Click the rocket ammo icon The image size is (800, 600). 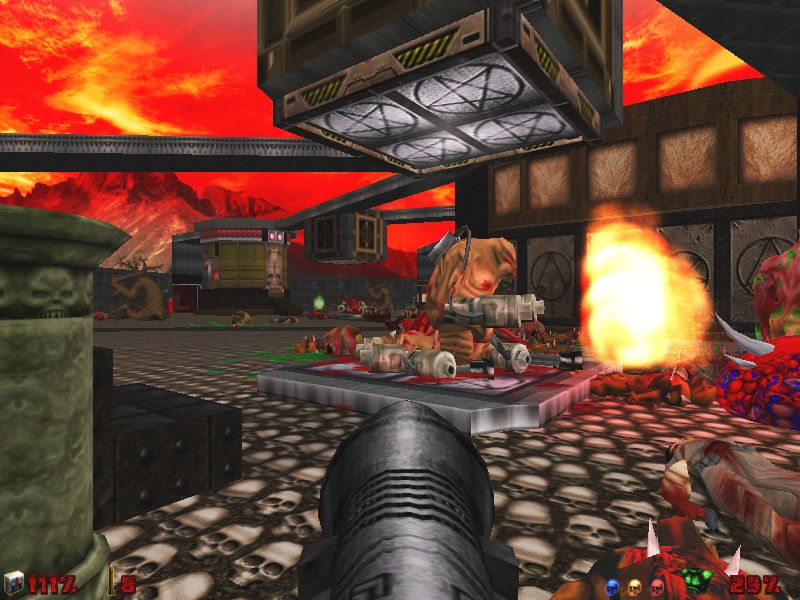click(110, 583)
